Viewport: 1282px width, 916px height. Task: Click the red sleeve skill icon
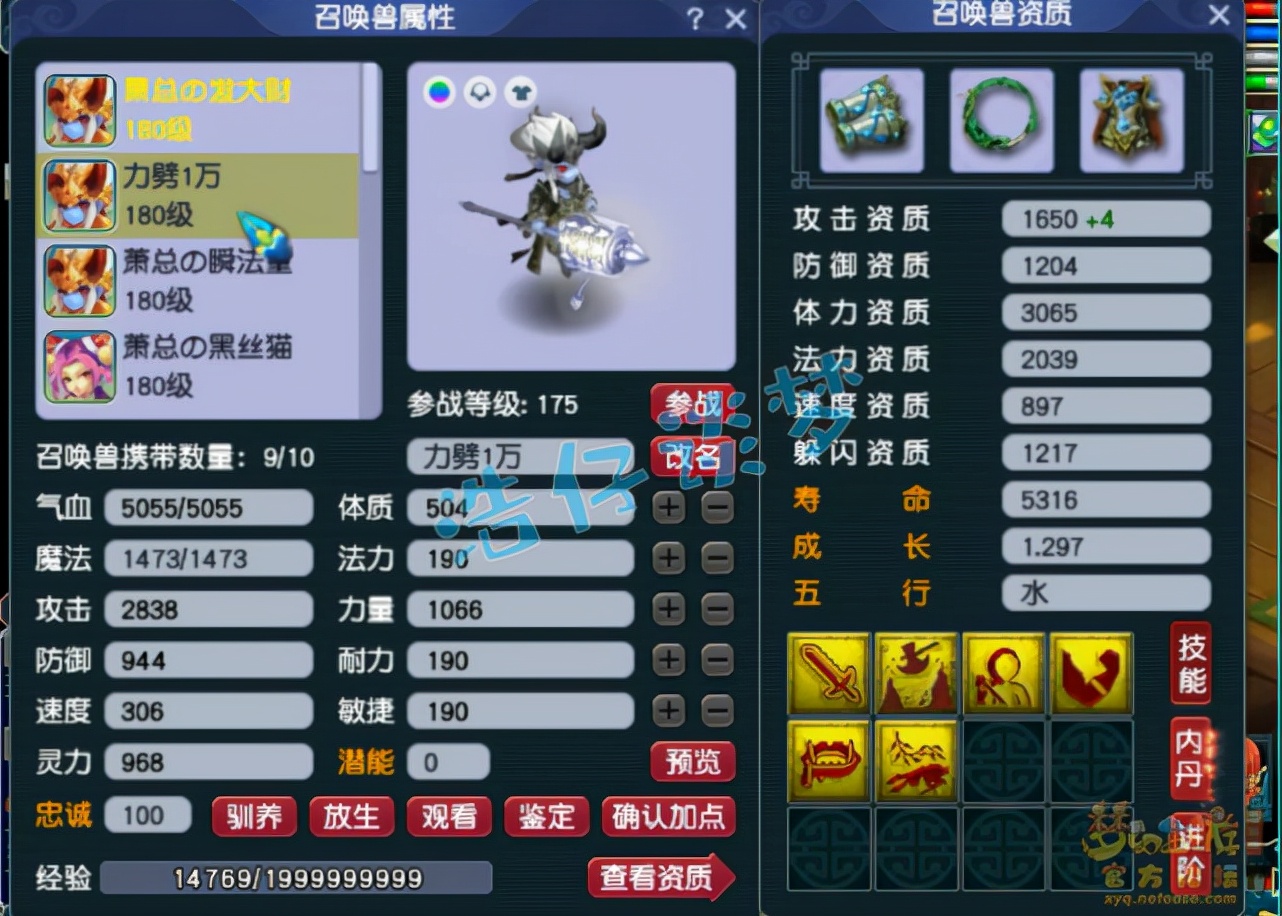(1090, 672)
